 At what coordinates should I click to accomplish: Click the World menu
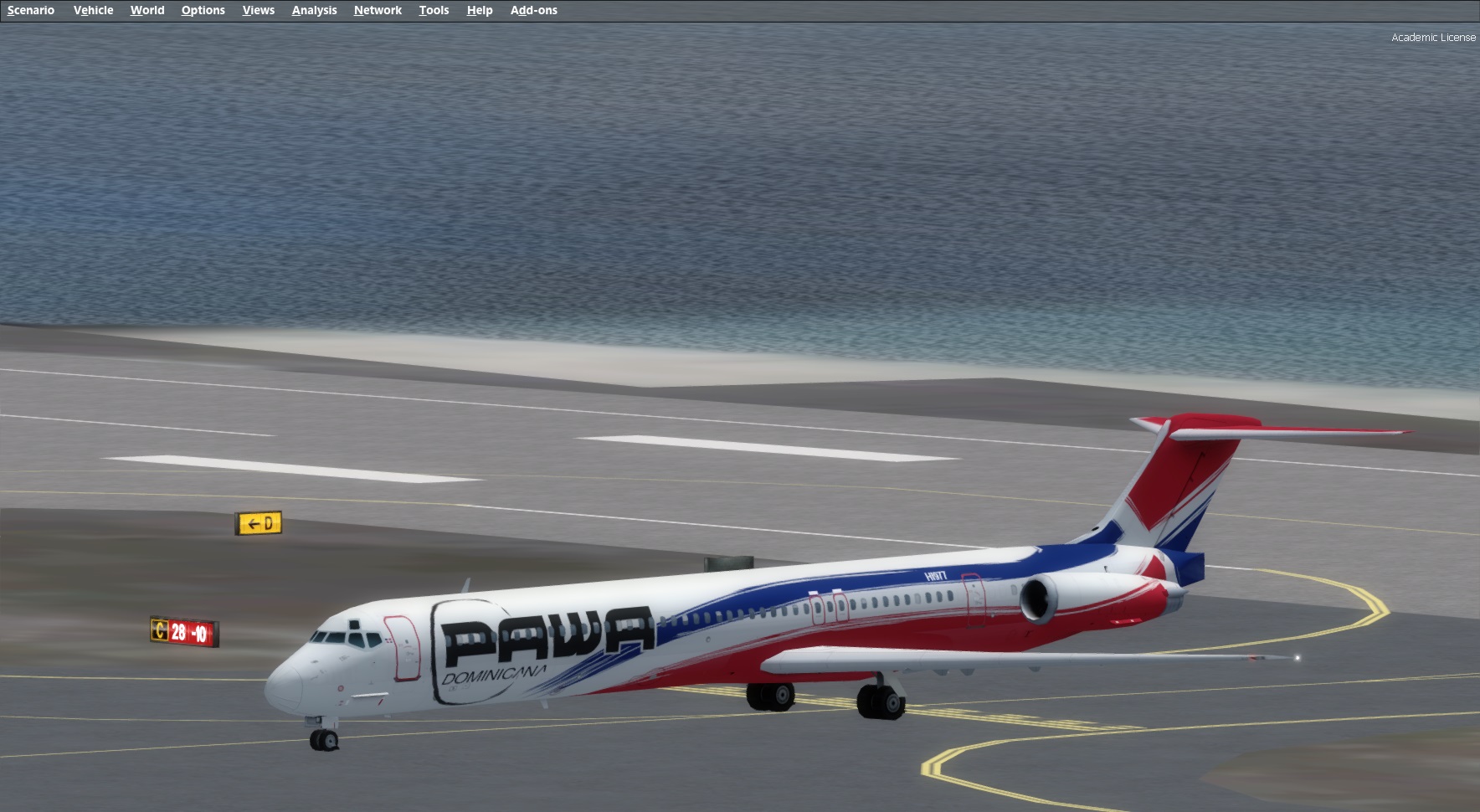pyautogui.click(x=147, y=10)
